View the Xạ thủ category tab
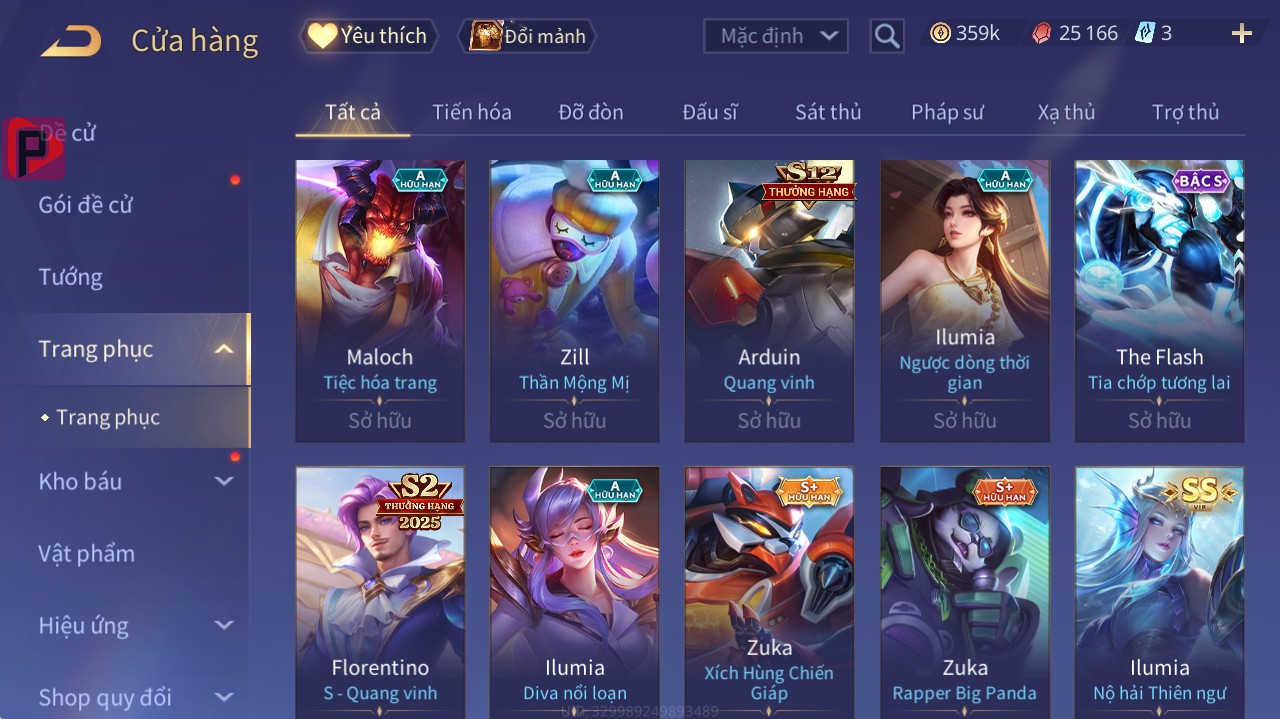 tap(1066, 112)
